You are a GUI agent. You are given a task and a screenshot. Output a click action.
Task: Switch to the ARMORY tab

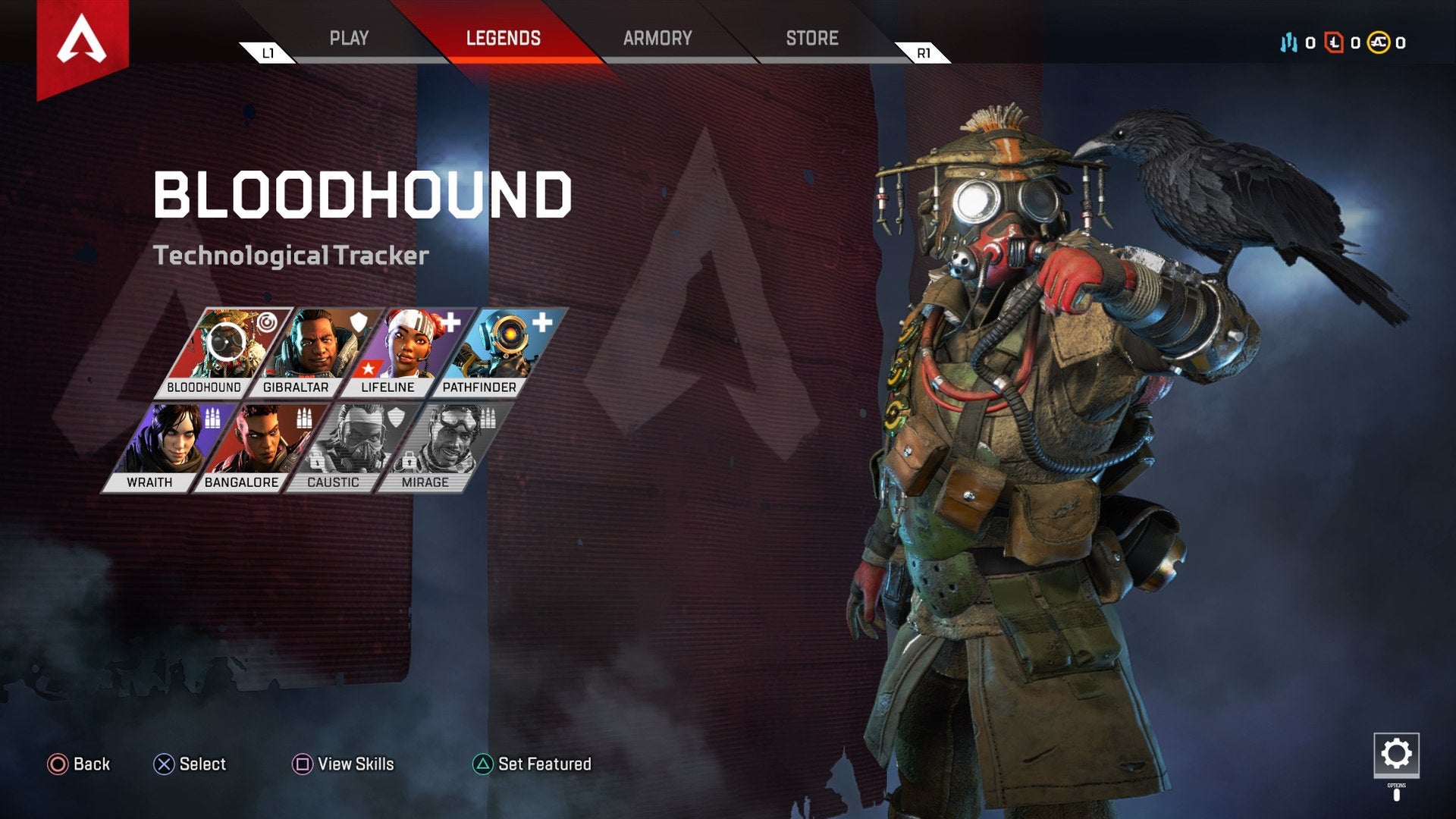[657, 38]
